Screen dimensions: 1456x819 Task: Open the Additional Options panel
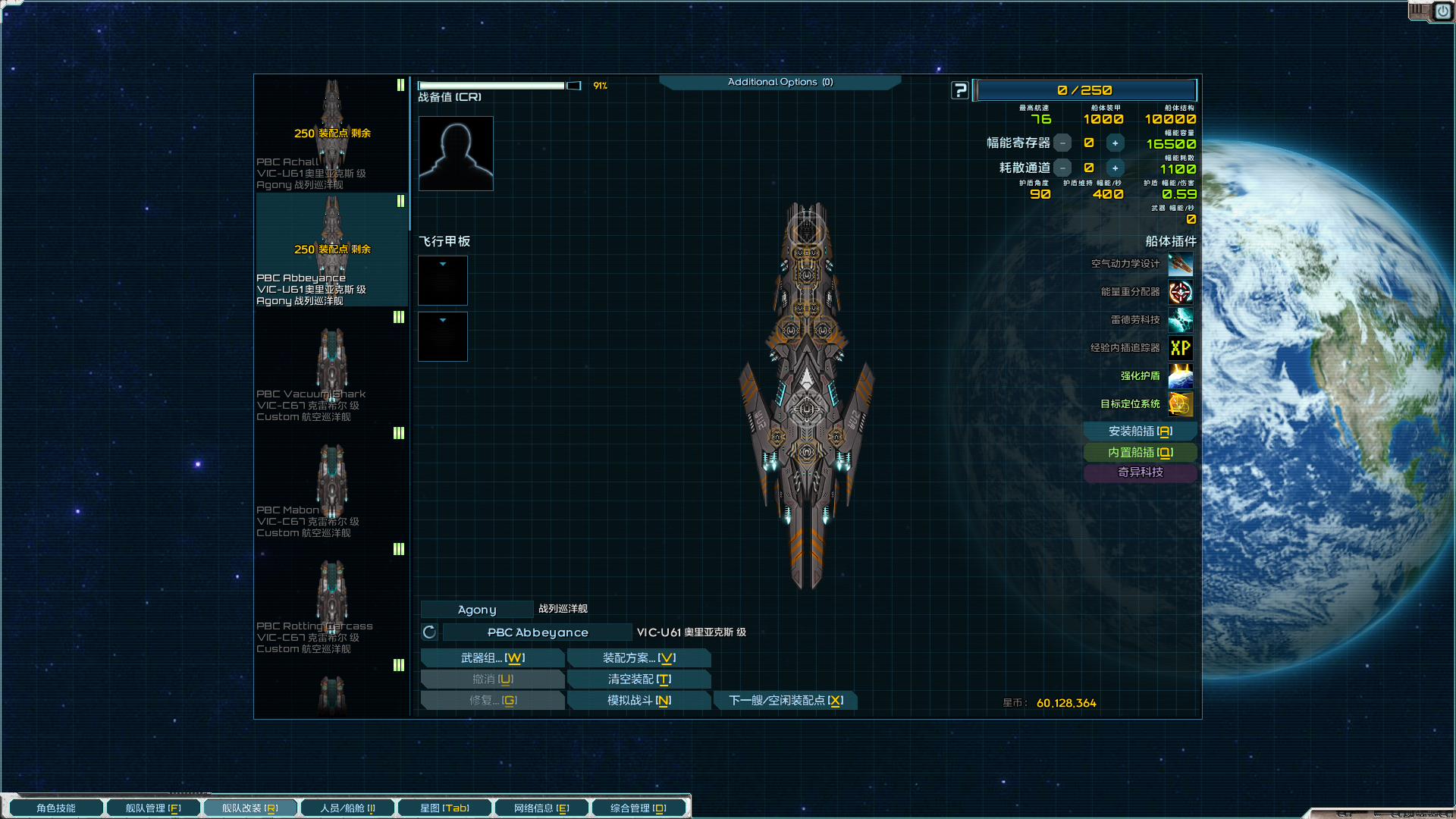780,82
